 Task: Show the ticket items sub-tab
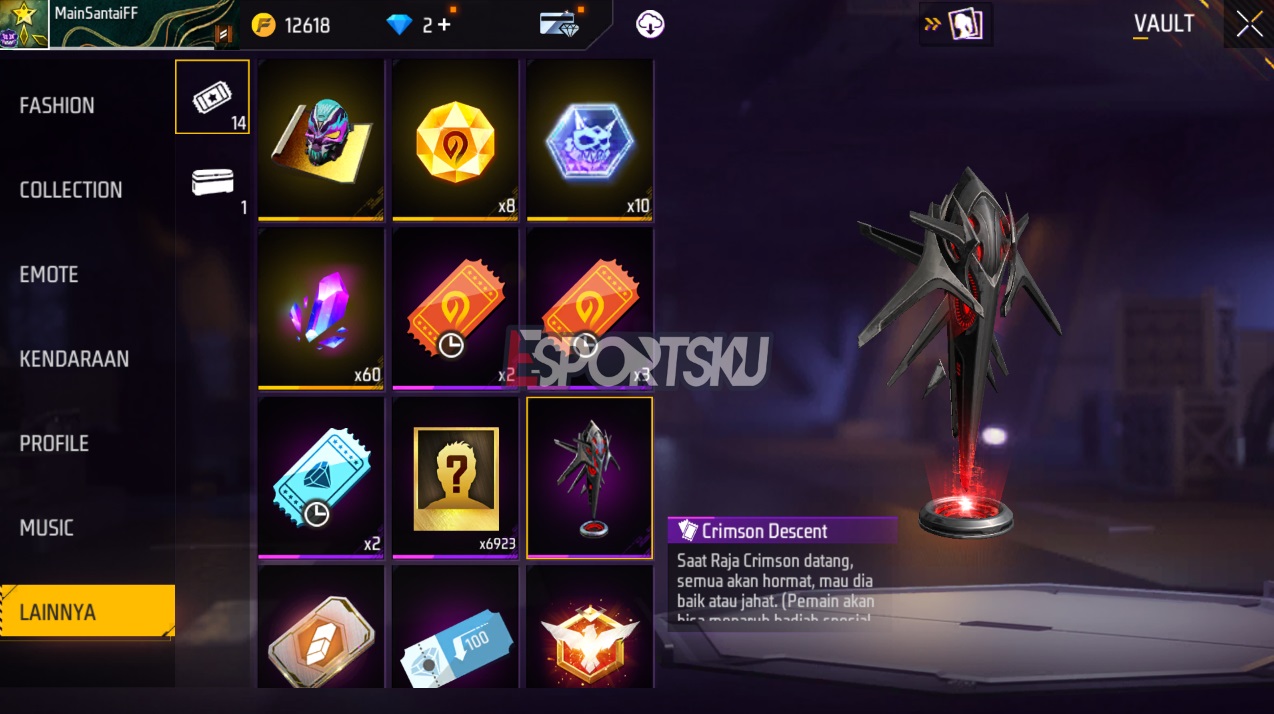coord(212,96)
